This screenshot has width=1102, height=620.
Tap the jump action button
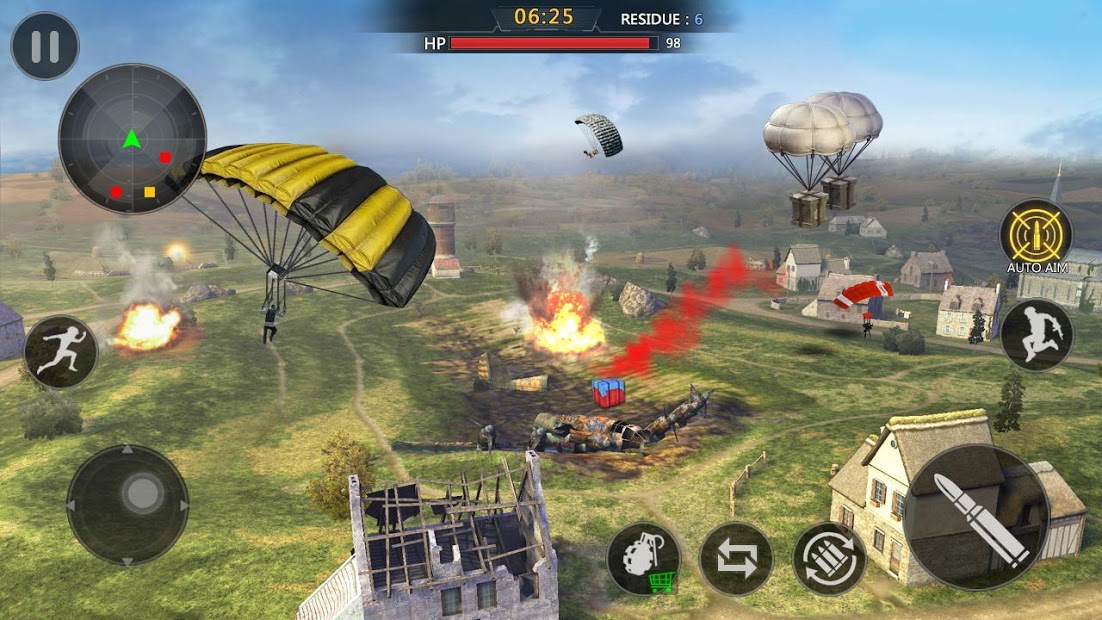pyautogui.click(x=1036, y=335)
